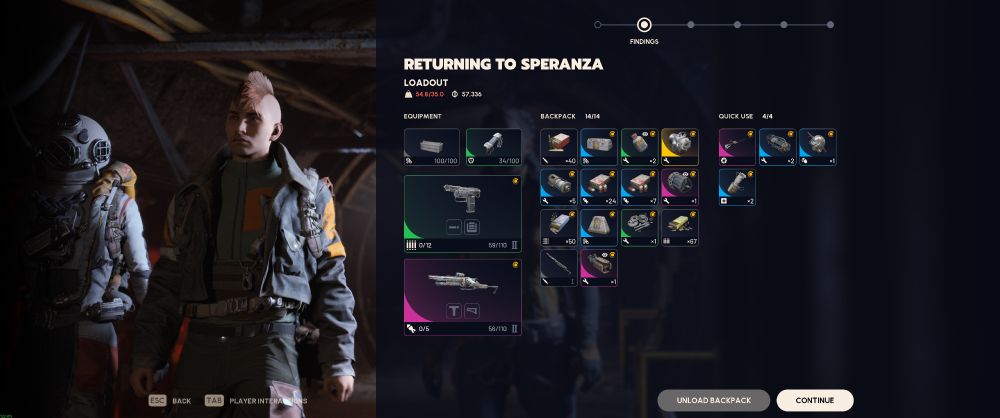1000x418 pixels.
Task: Continue to the next results step
Action: [x=814, y=400]
